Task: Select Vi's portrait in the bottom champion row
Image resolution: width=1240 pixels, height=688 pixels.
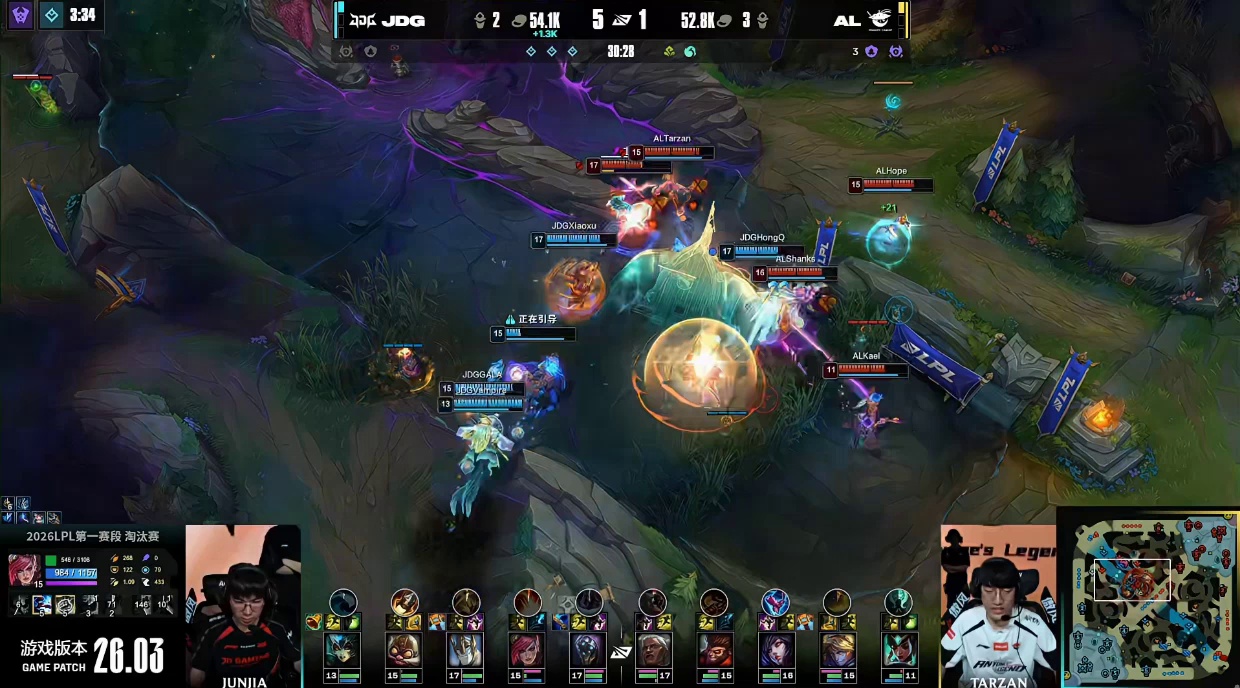Action: tap(527, 649)
